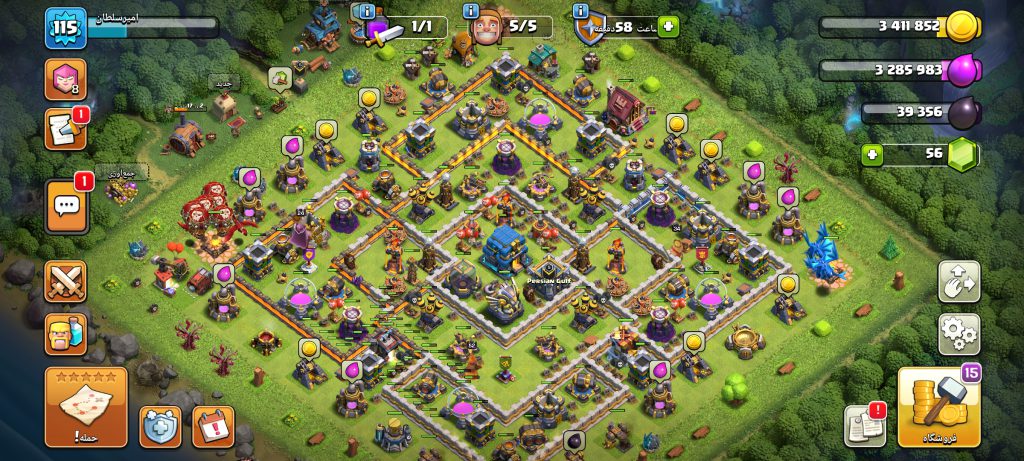Screen dimensions: 1024x461
Task: Open the notes button near the shop
Action: 865,426
